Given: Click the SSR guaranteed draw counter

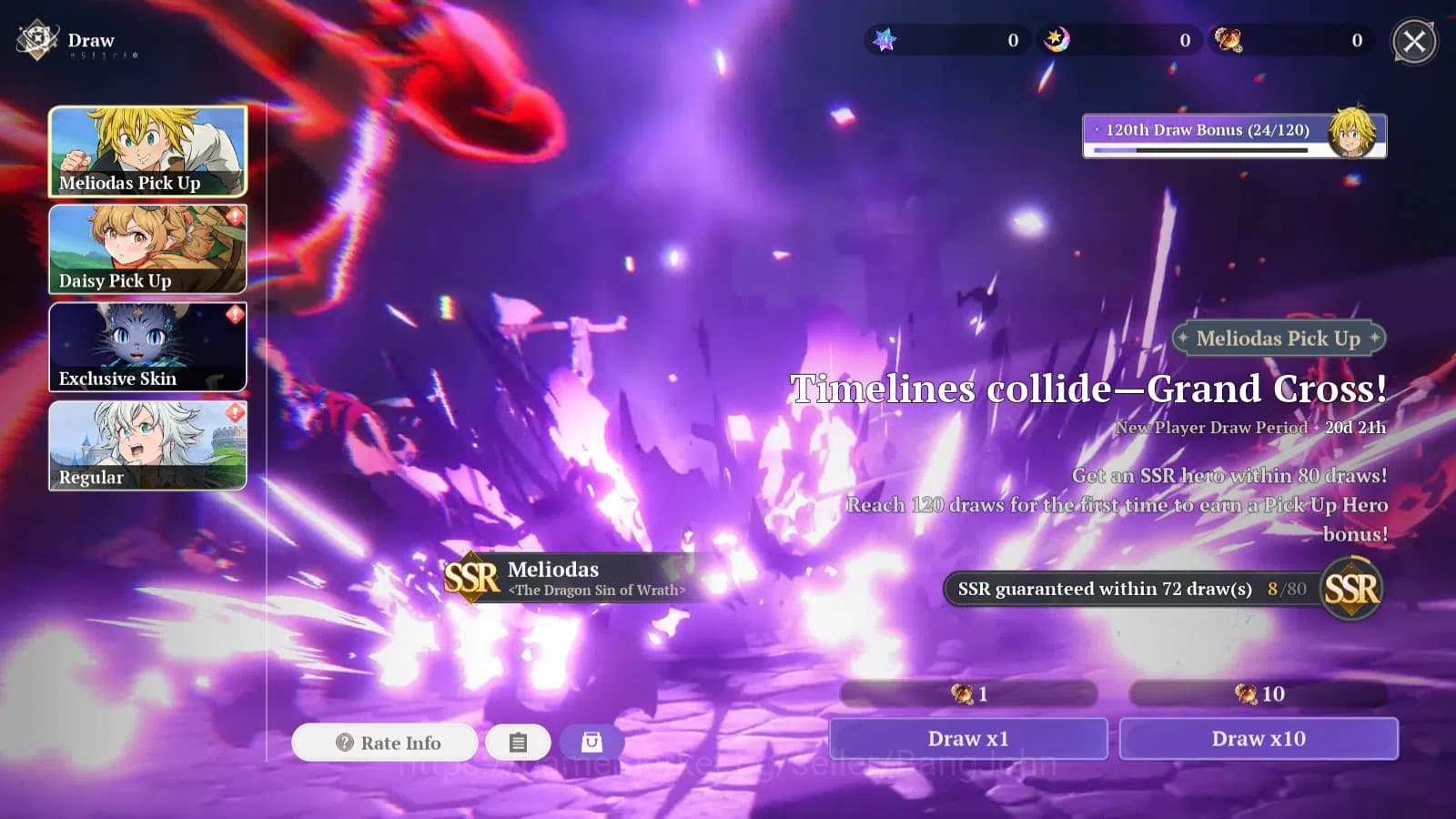Looking at the screenshot, I should click(1133, 589).
